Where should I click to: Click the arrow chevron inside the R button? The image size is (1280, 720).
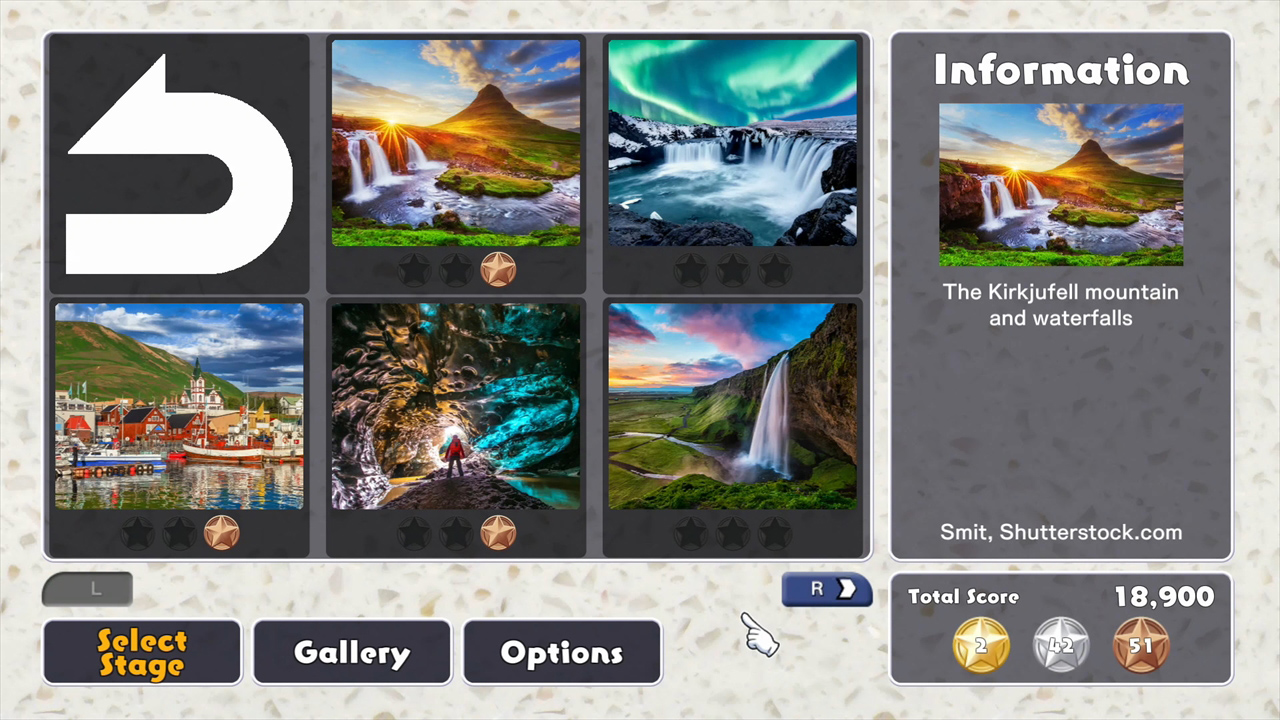[846, 589]
